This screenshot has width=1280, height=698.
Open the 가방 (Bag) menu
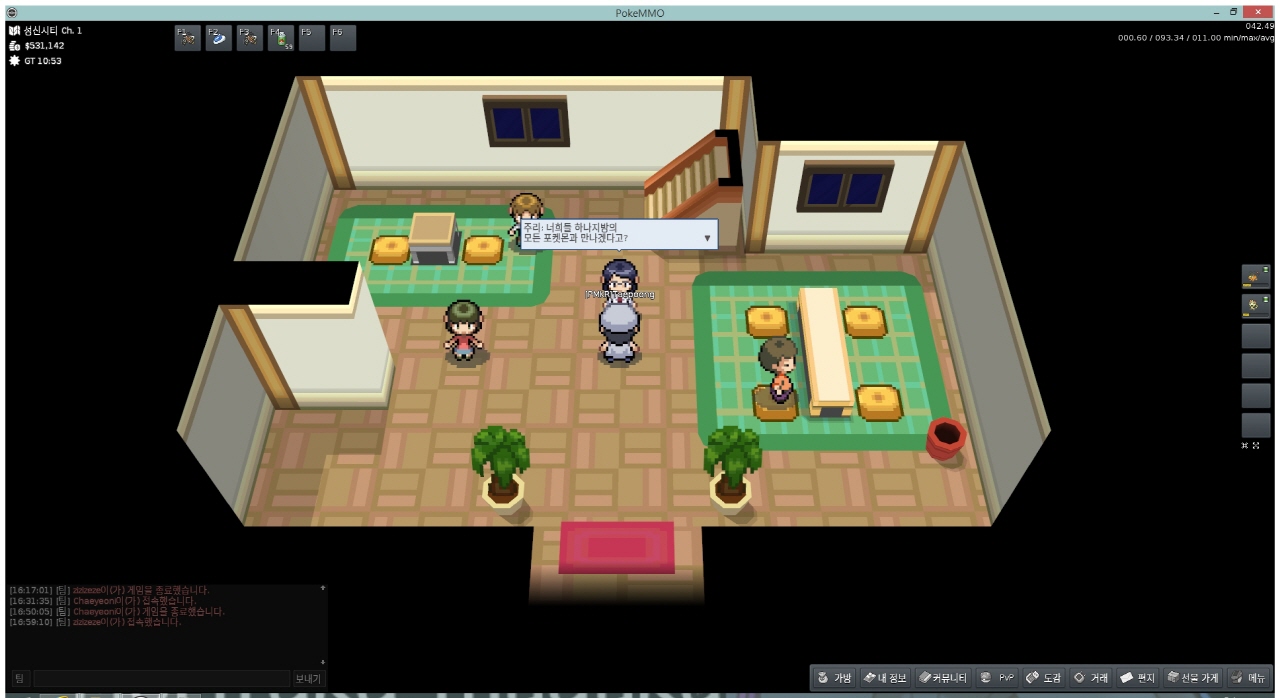tap(834, 678)
